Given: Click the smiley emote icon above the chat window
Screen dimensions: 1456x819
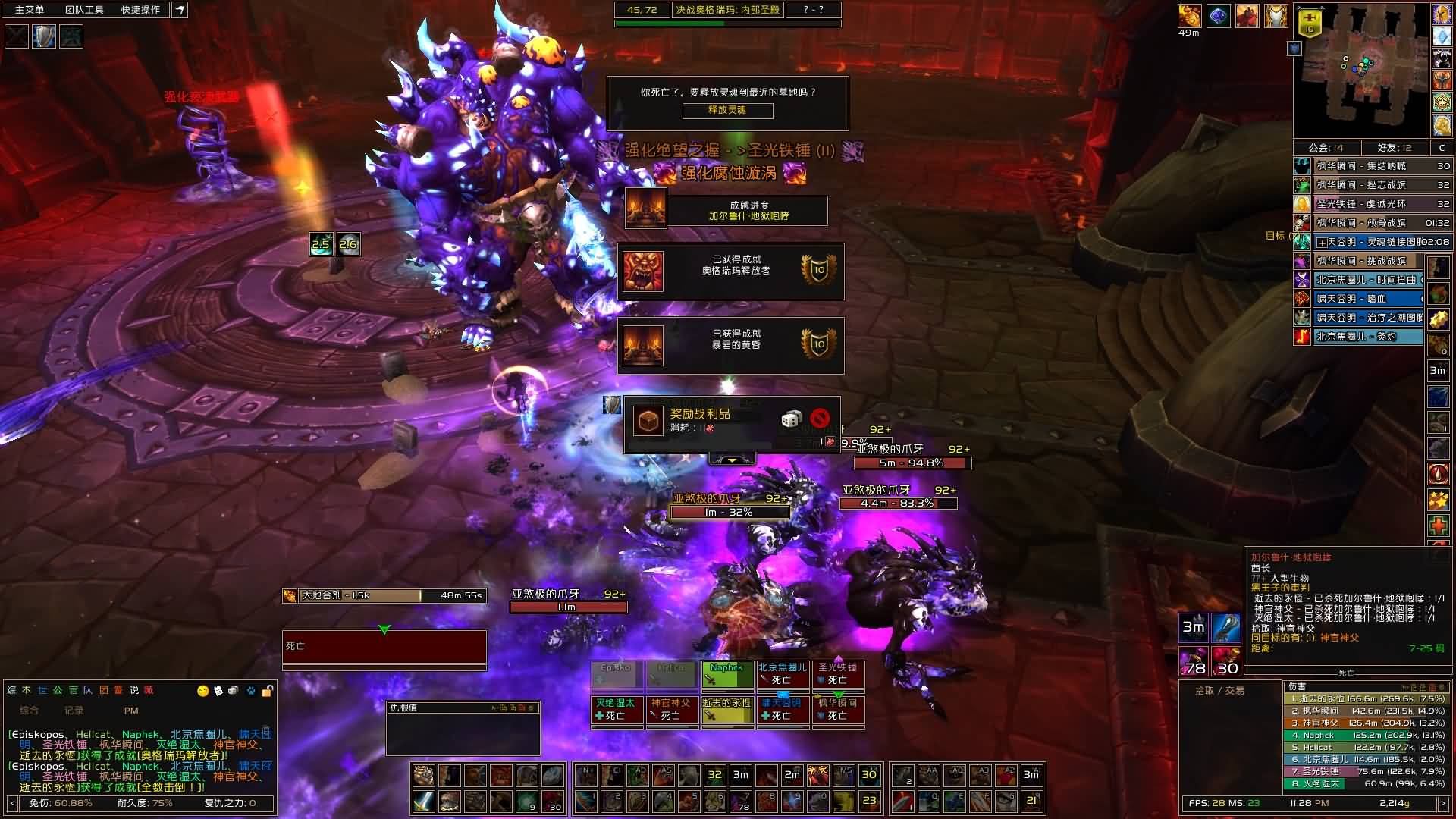Looking at the screenshot, I should point(203,691).
